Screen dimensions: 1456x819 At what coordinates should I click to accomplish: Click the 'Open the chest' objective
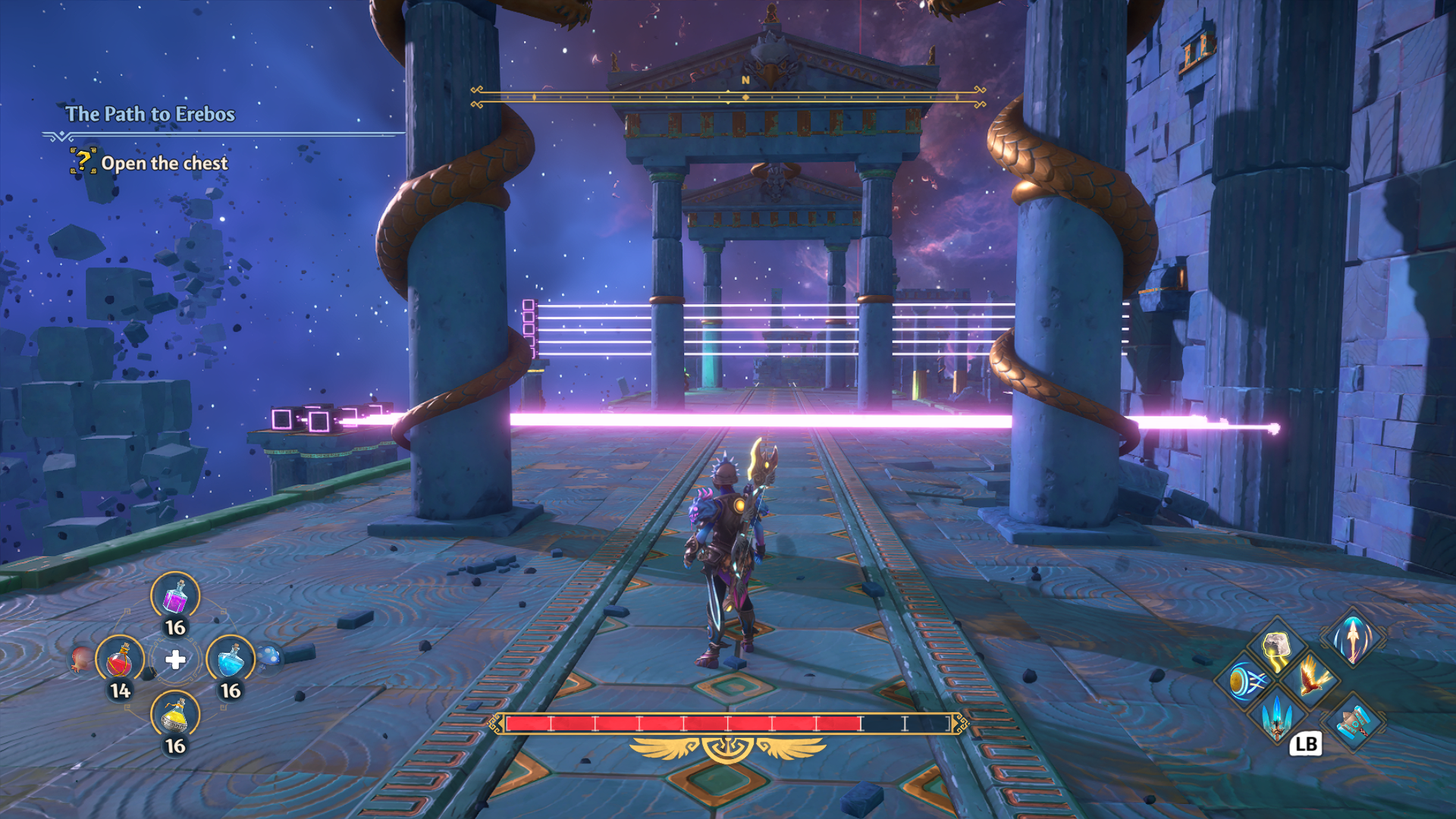pyautogui.click(x=164, y=163)
